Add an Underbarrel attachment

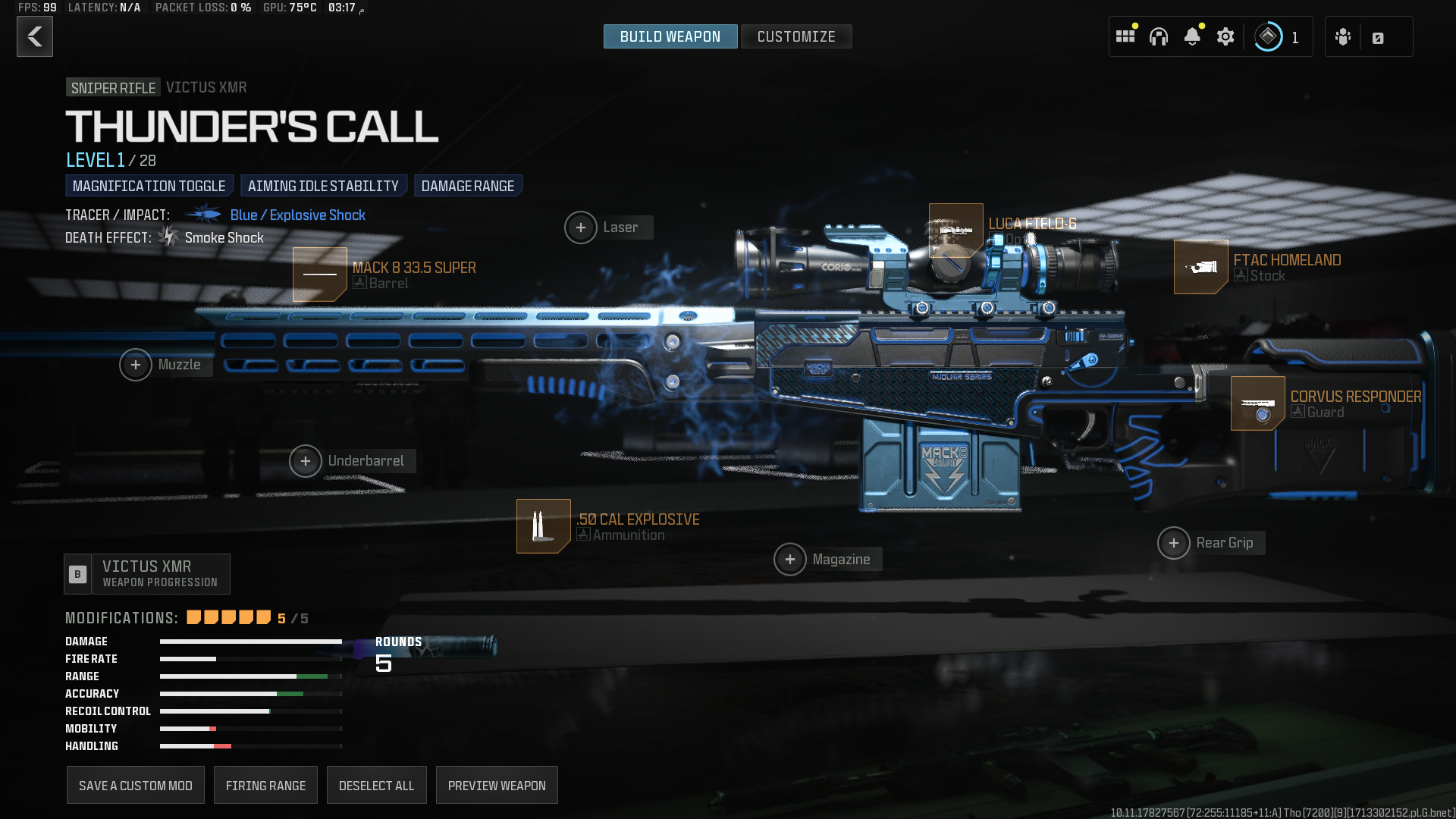tap(306, 461)
